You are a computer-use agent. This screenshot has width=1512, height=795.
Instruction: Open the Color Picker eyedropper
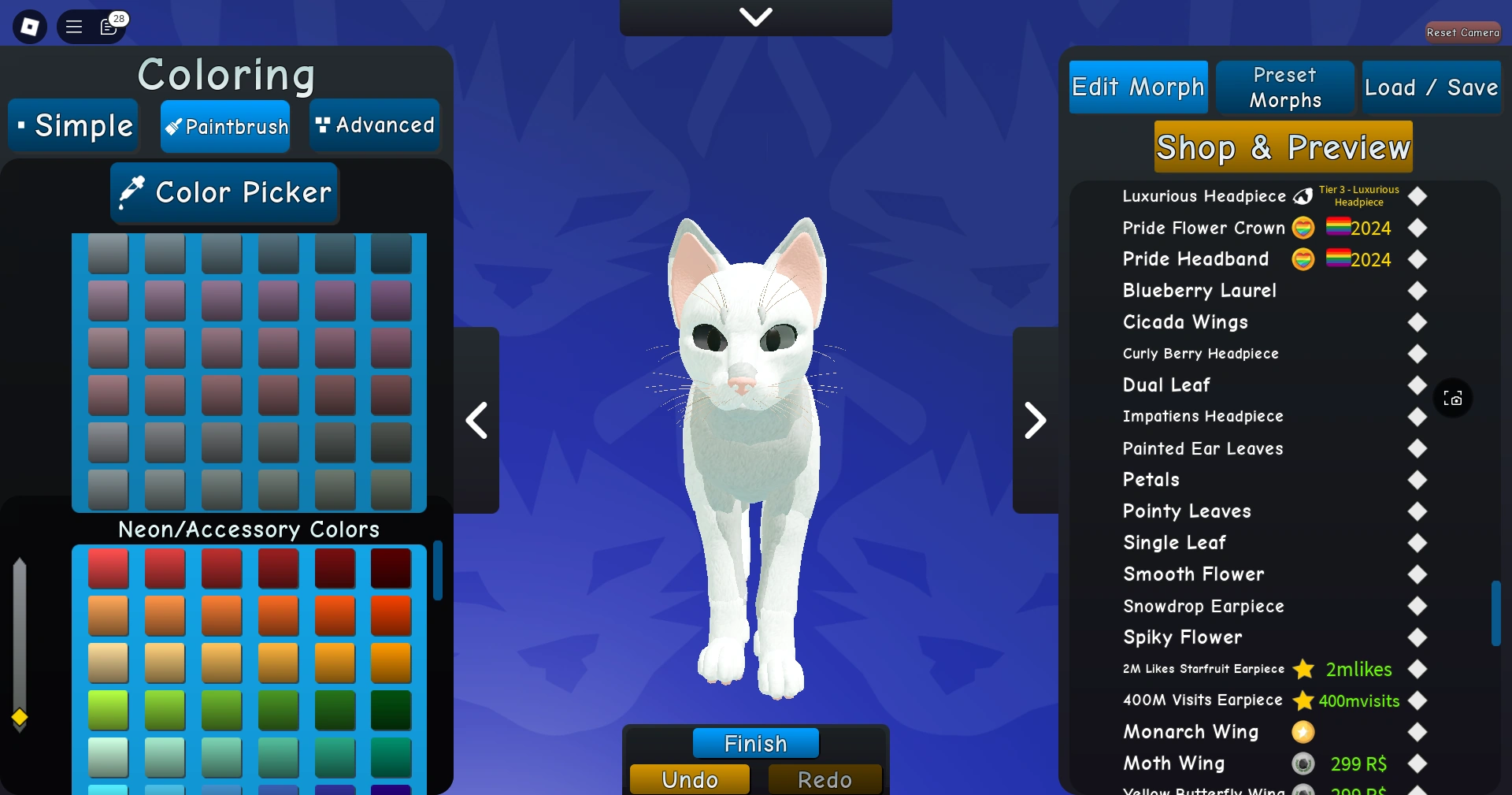(x=224, y=192)
